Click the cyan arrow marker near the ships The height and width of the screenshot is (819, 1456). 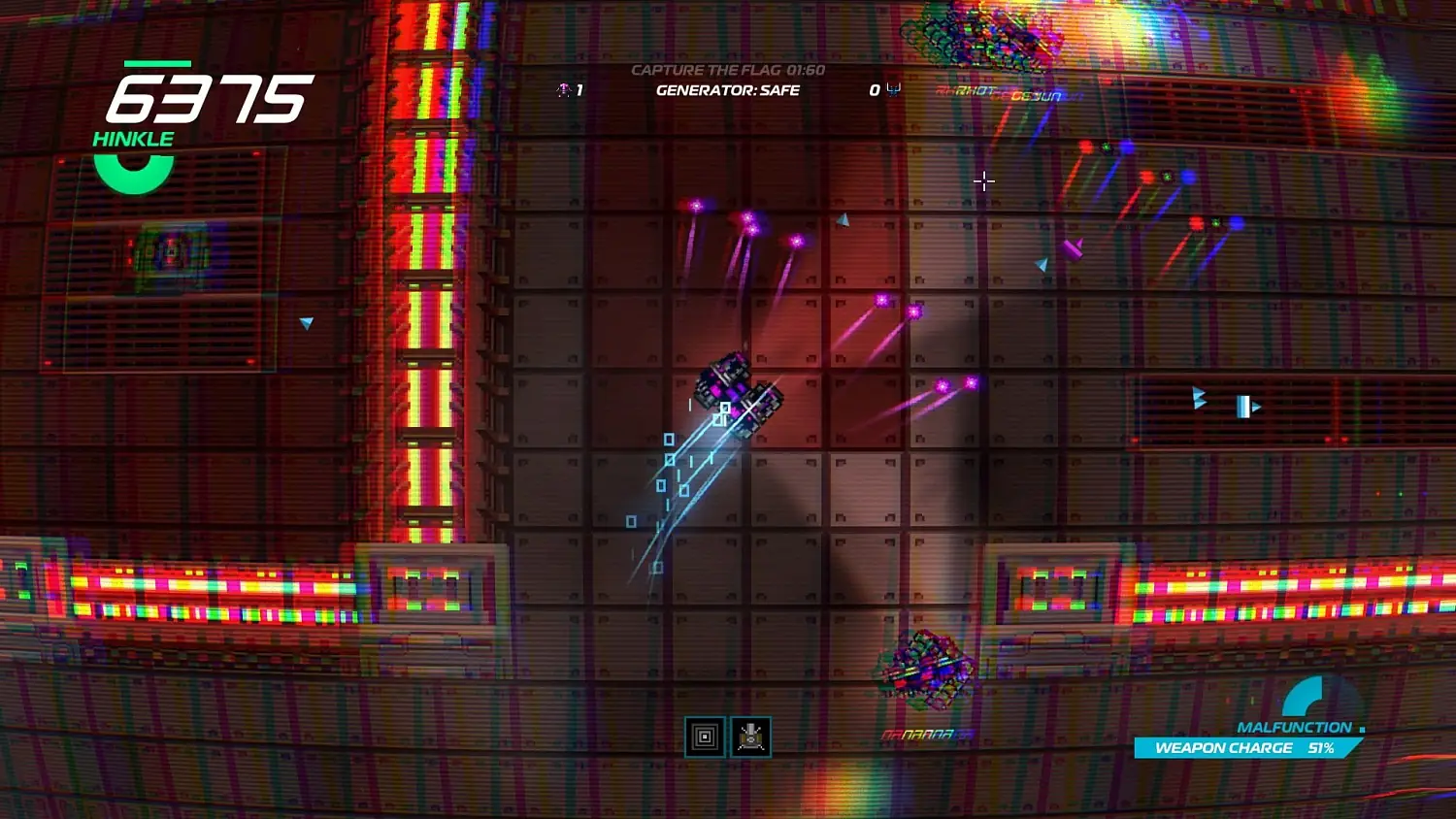click(844, 218)
